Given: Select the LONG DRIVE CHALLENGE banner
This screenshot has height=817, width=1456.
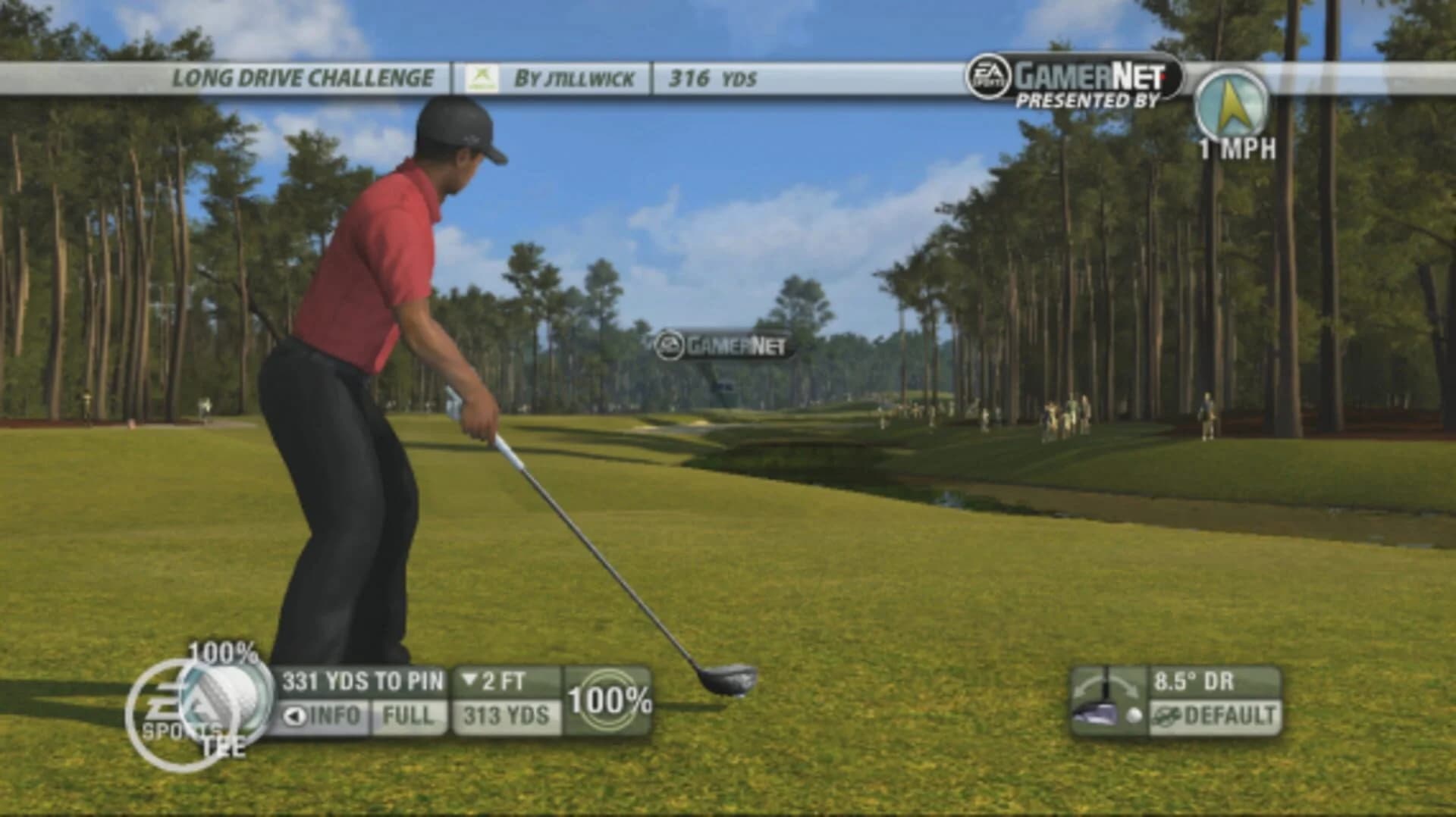Looking at the screenshot, I should 303,76.
